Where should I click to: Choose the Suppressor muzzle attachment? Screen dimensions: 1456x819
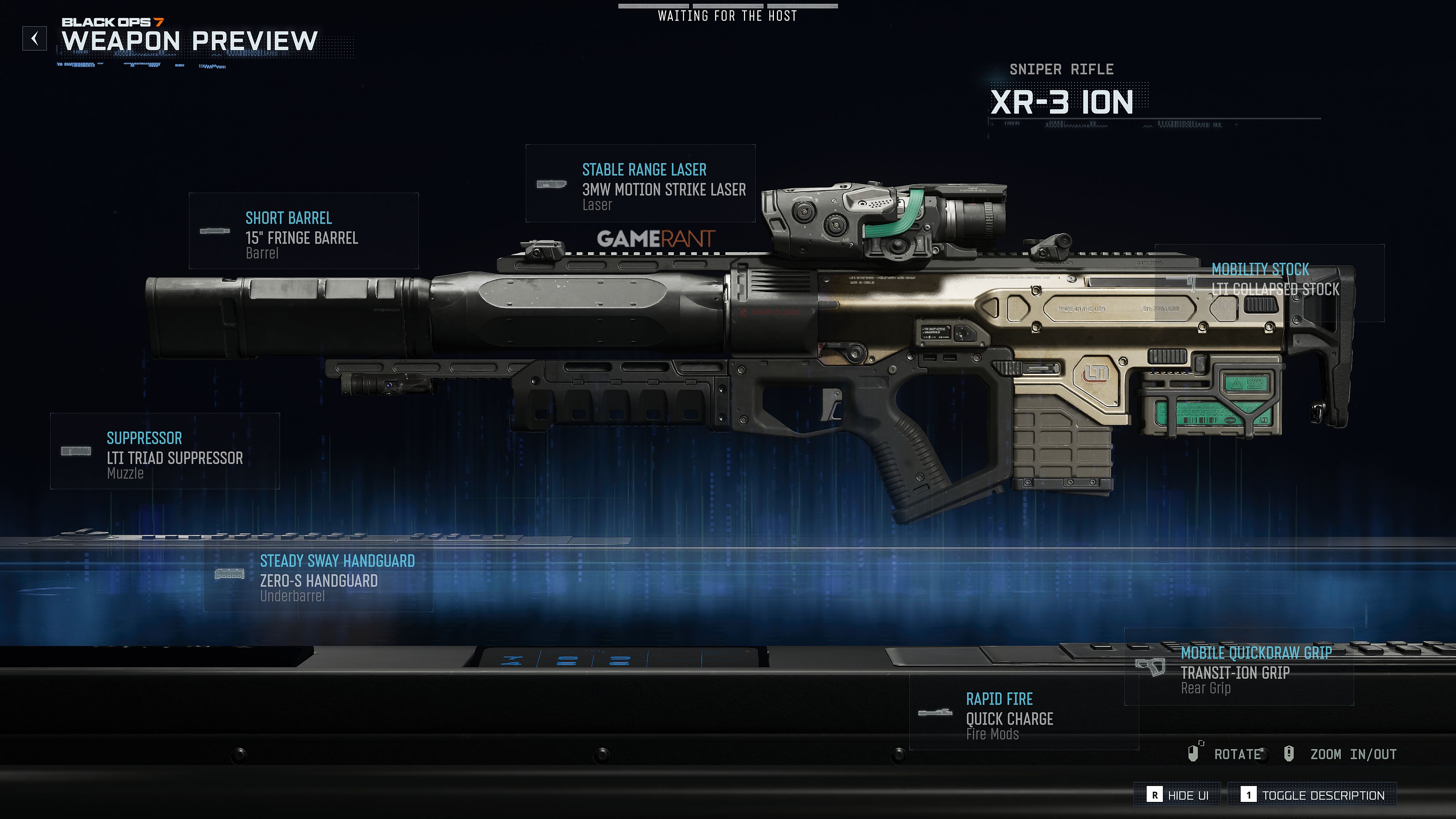165,451
